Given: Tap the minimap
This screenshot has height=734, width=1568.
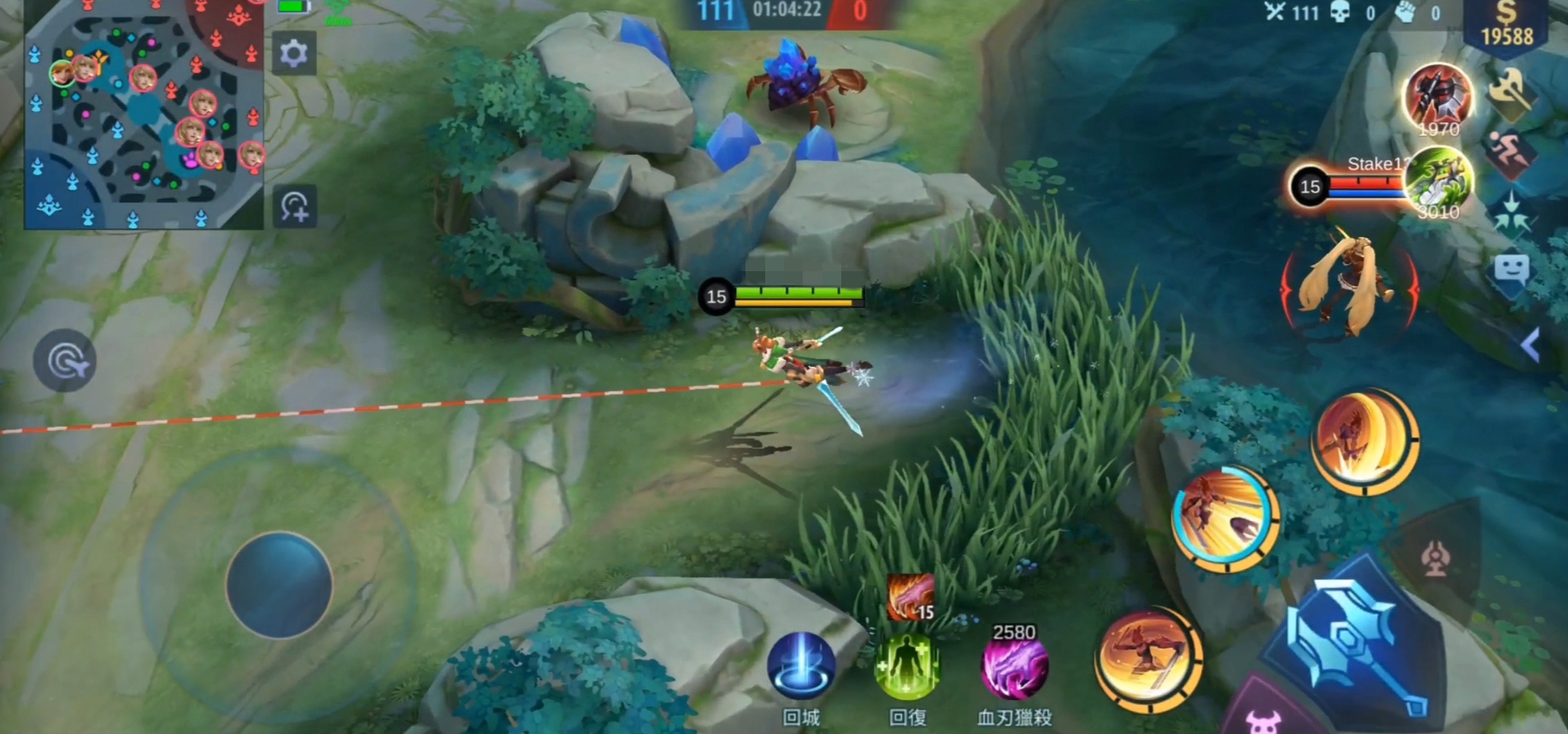Looking at the screenshot, I should point(144,115).
